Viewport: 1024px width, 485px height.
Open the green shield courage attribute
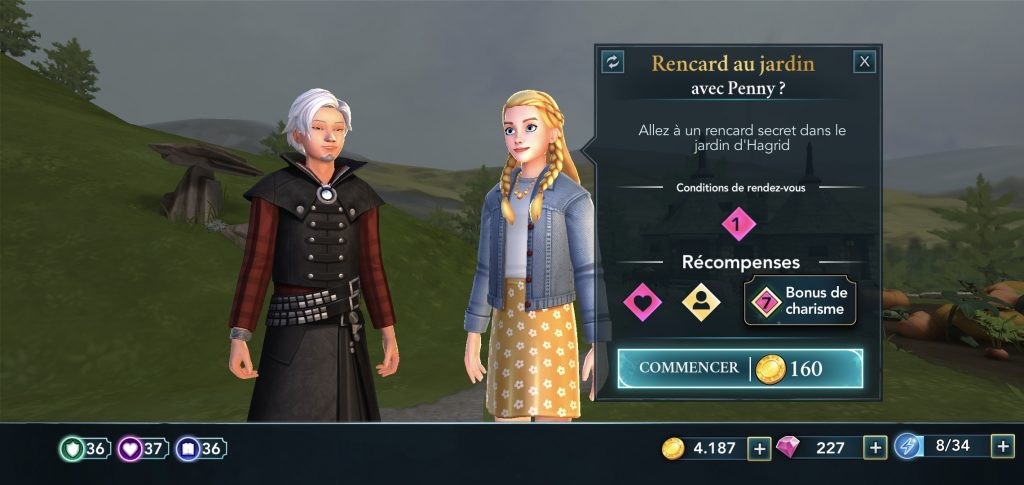(x=84, y=449)
